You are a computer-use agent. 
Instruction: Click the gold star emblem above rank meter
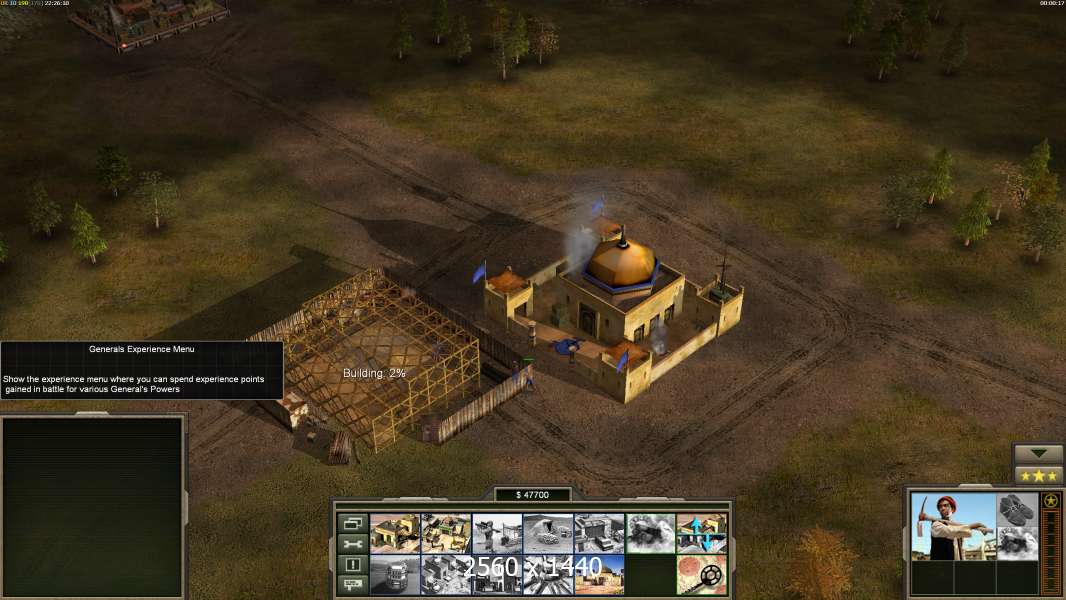tap(1050, 500)
